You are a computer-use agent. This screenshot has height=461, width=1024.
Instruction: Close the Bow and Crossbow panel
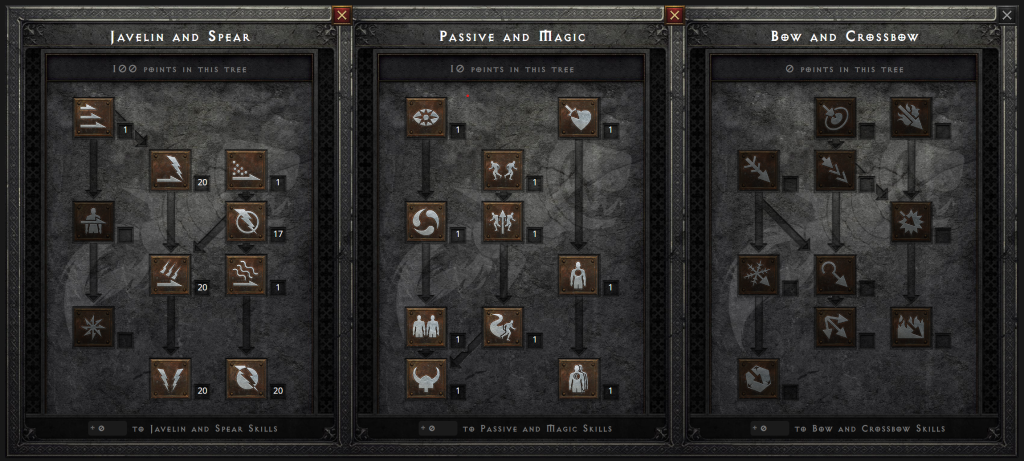[1006, 15]
